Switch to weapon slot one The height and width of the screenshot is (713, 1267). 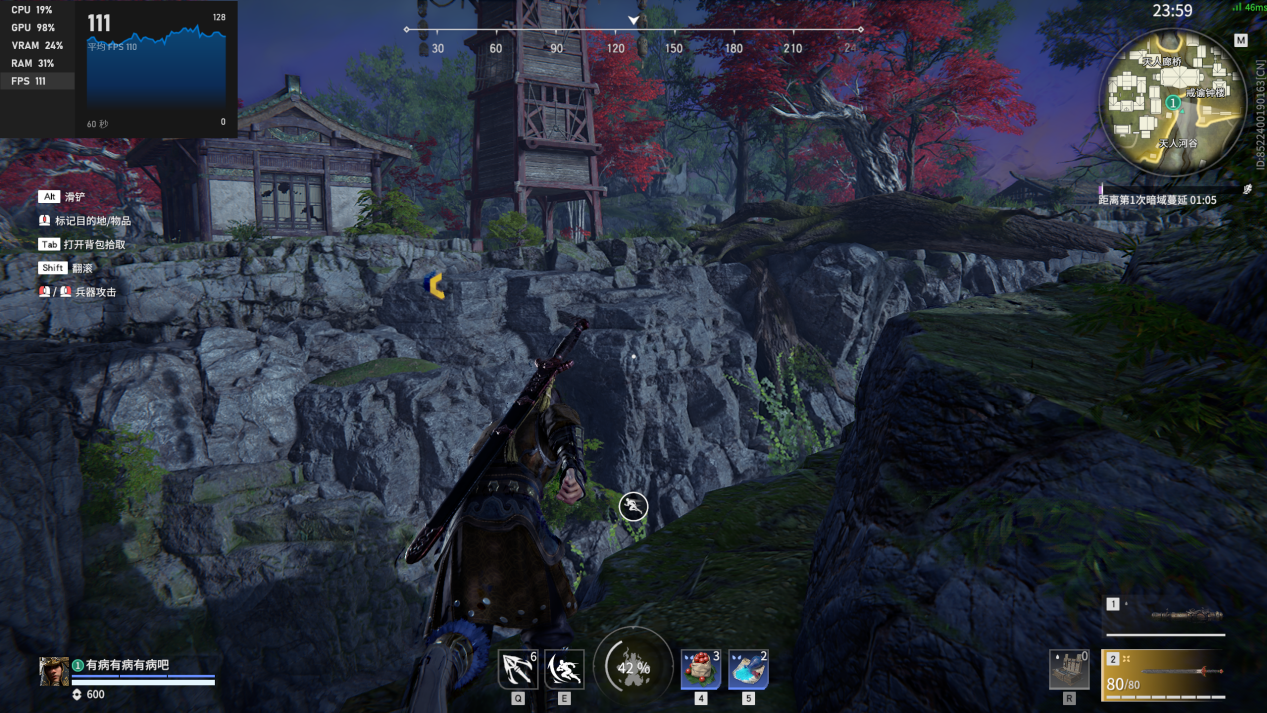point(1166,615)
